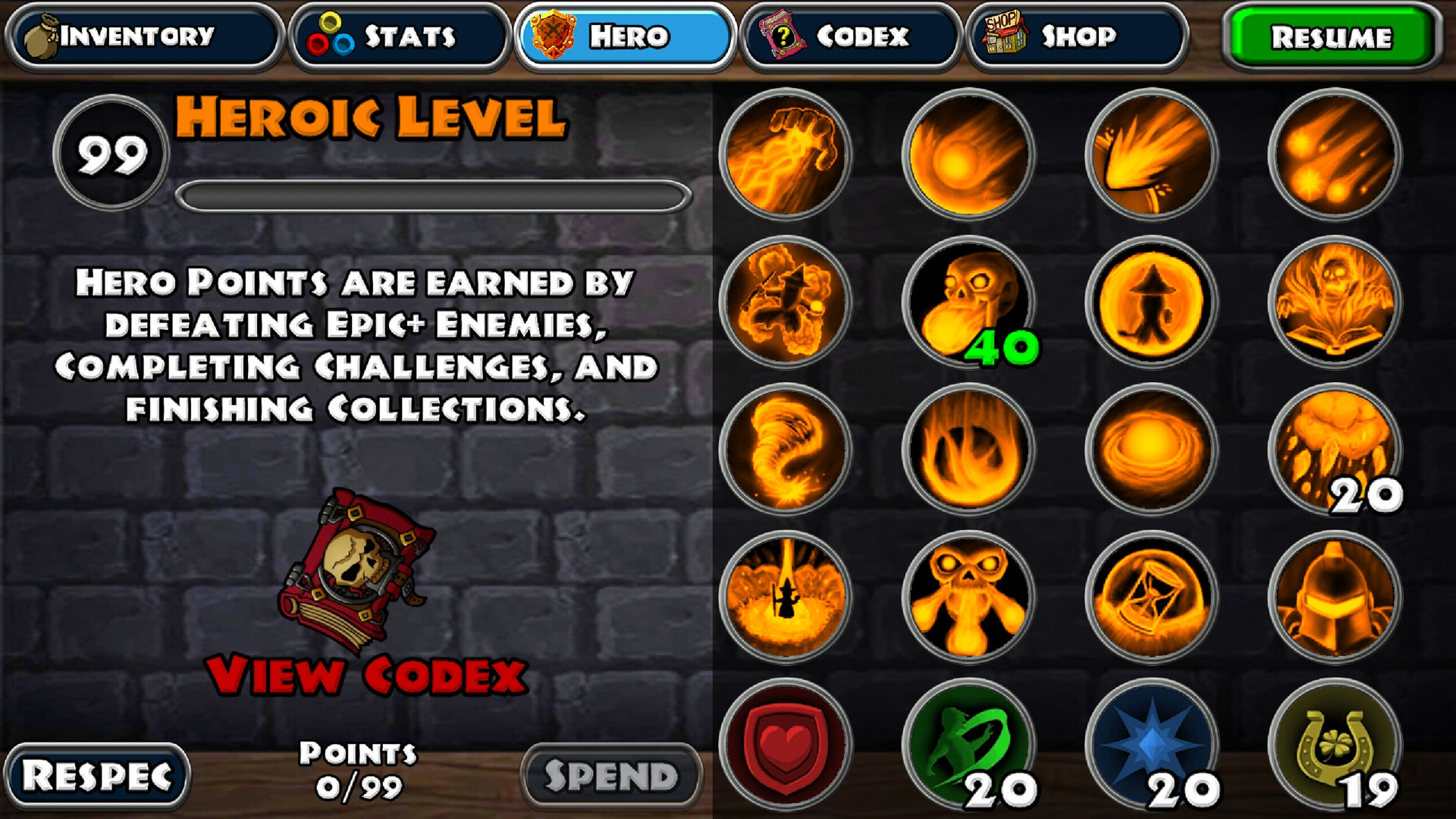Viewport: 1456px width, 819px height.
Task: Click the Respec button
Action: (97, 776)
